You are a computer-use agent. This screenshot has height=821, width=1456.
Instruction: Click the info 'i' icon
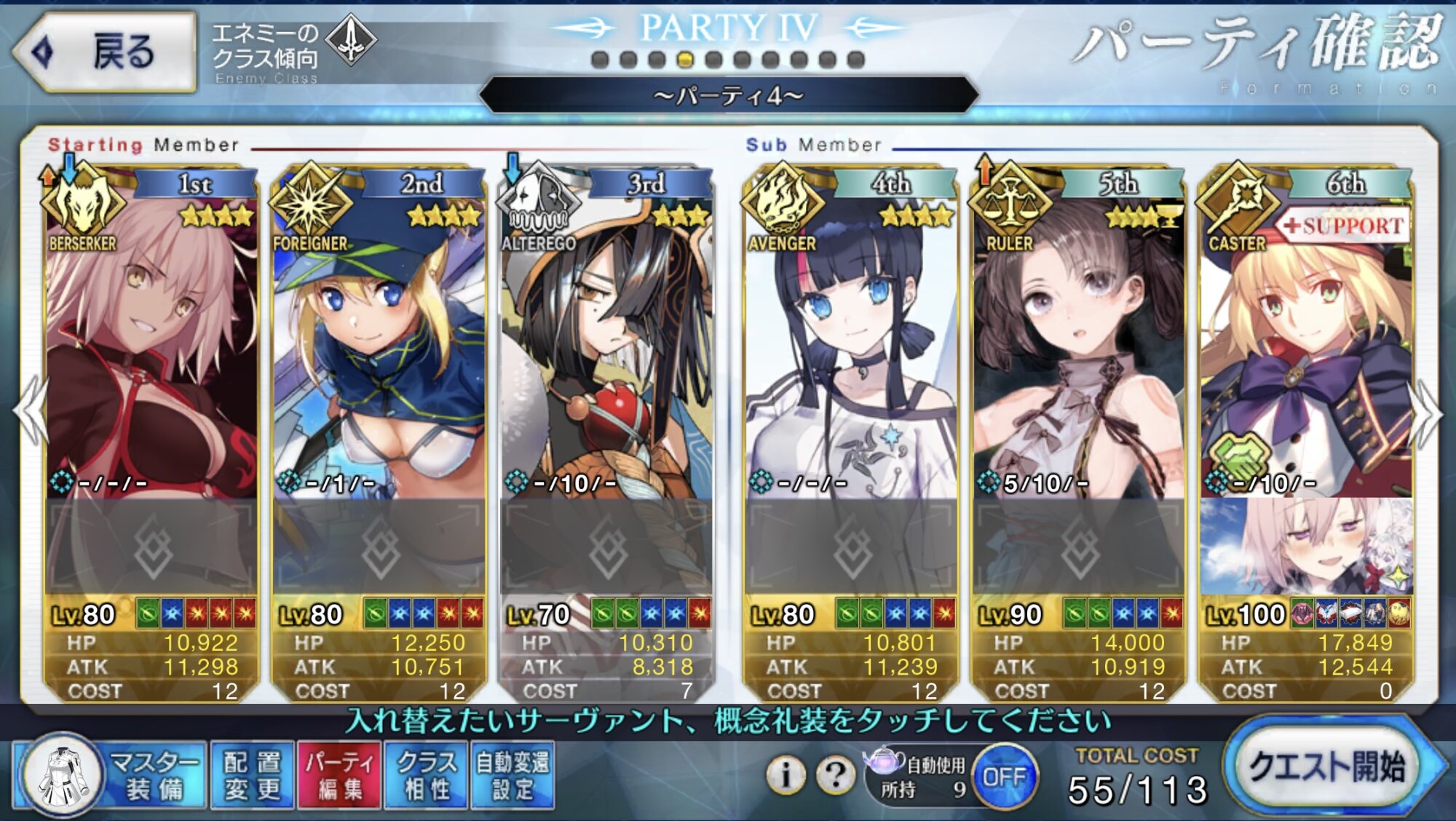click(x=786, y=775)
